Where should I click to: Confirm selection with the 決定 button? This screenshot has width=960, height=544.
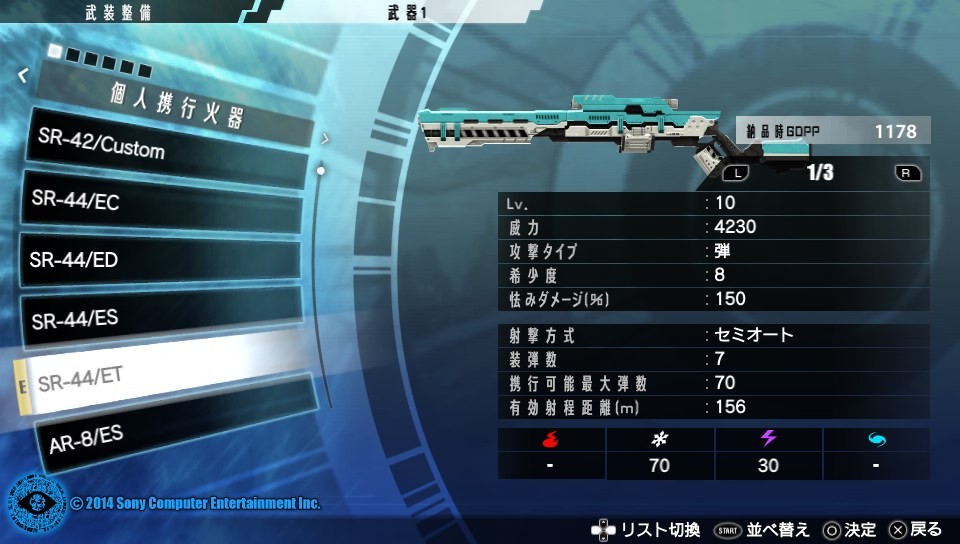click(849, 529)
